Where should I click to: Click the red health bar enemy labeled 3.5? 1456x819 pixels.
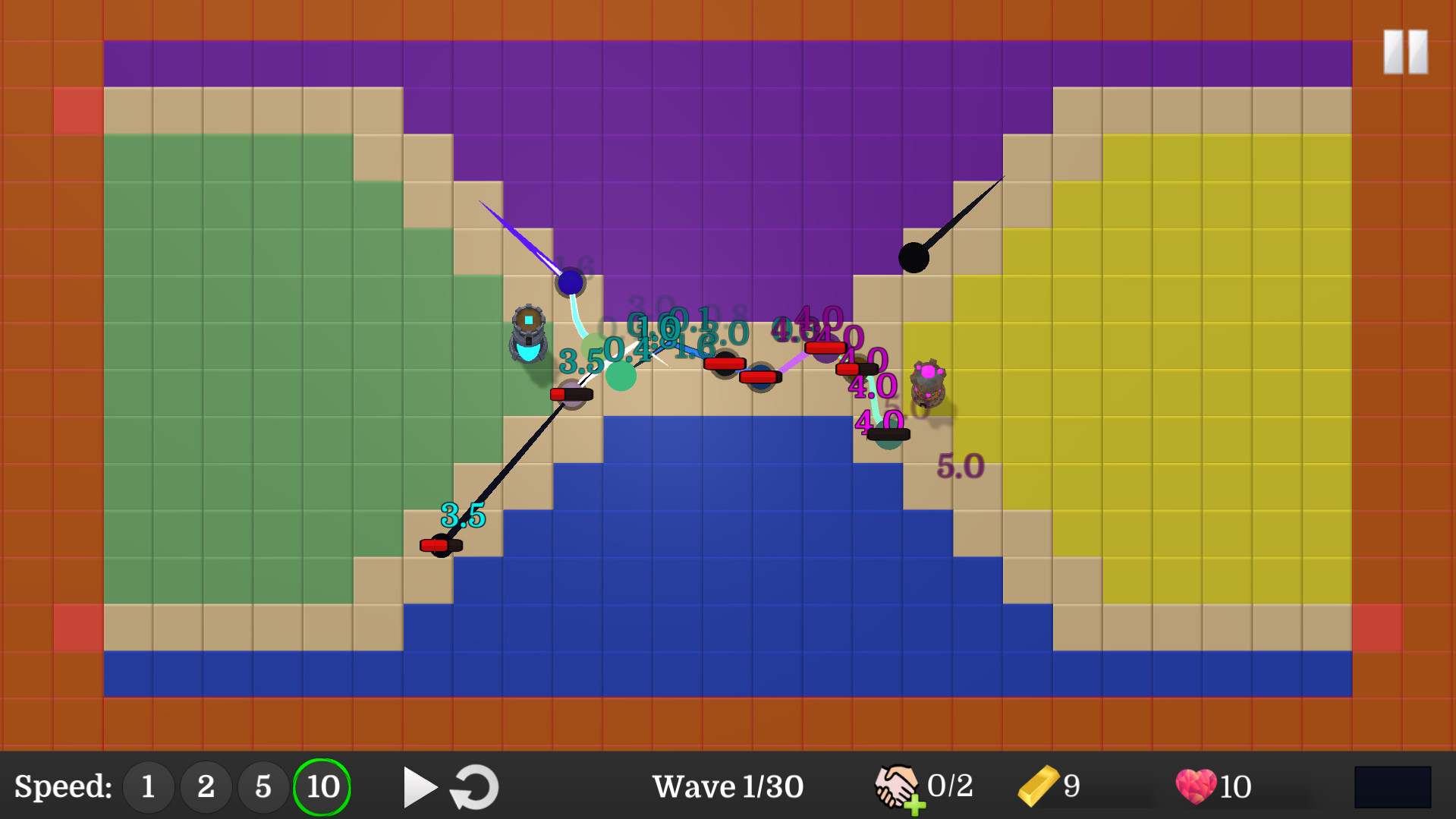[440, 543]
